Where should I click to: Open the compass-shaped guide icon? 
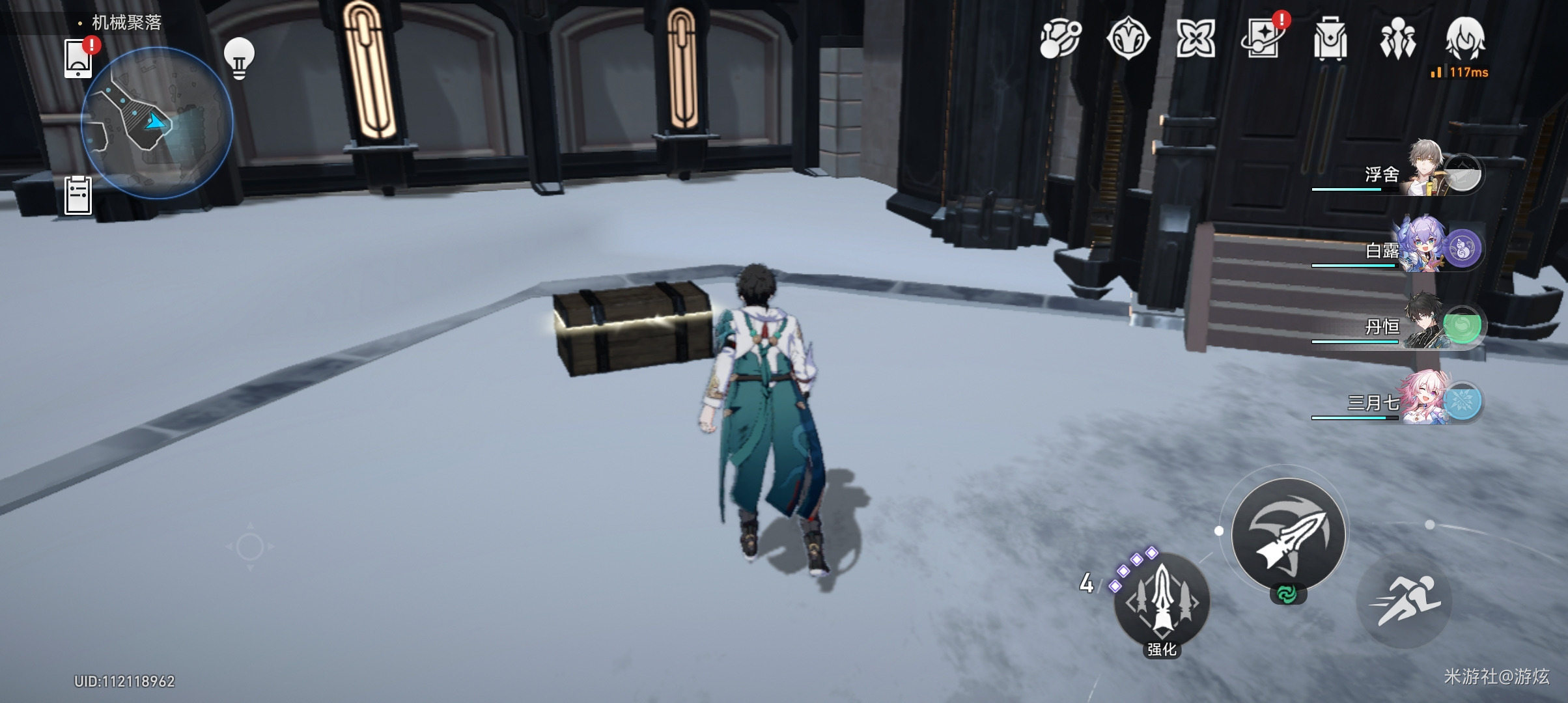[x=1128, y=38]
